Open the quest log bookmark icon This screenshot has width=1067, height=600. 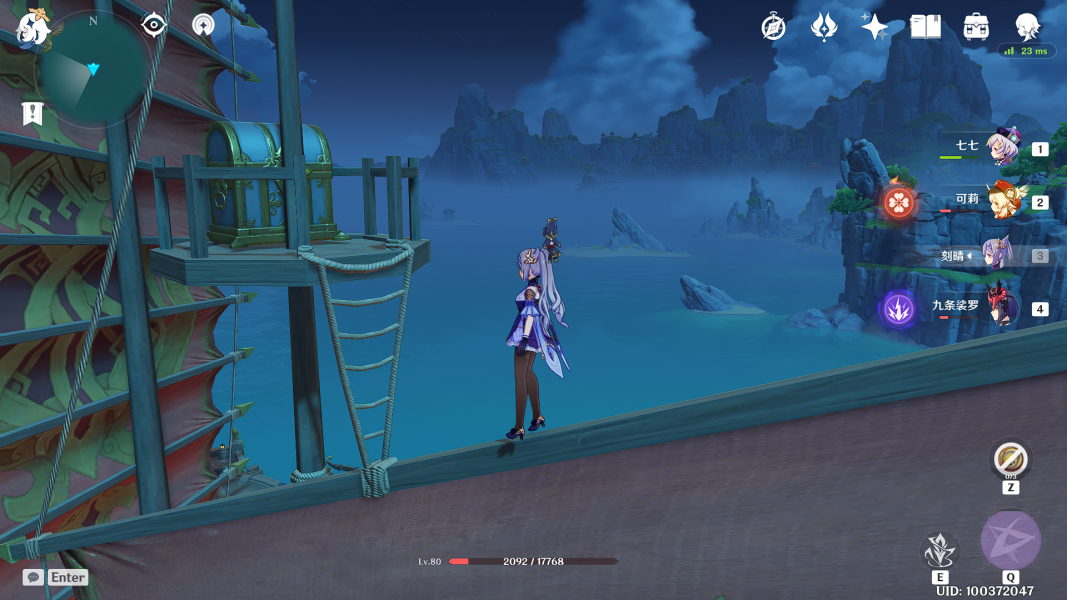pyautogui.click(x=33, y=113)
